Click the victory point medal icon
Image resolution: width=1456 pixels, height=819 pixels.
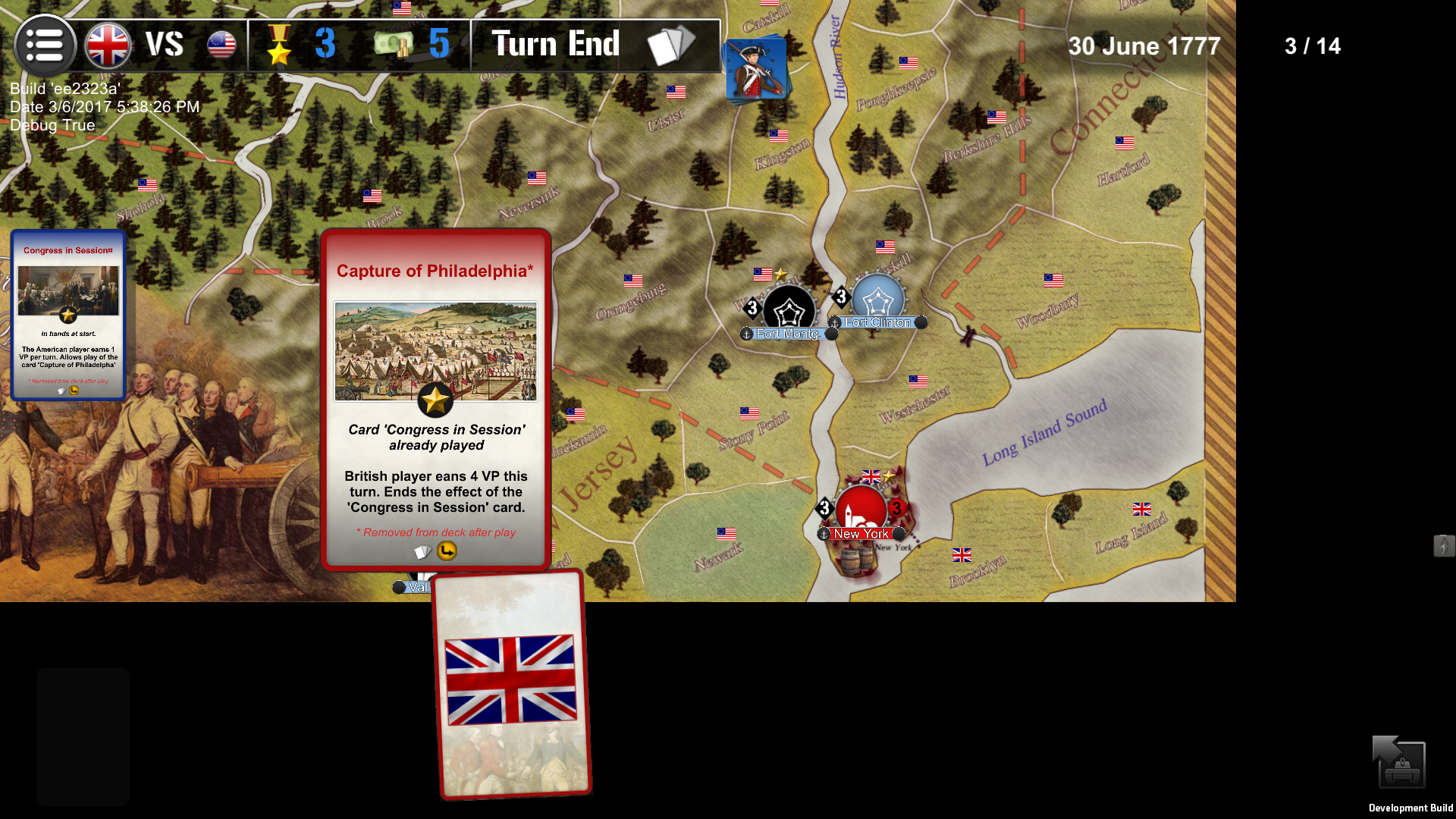tap(281, 44)
